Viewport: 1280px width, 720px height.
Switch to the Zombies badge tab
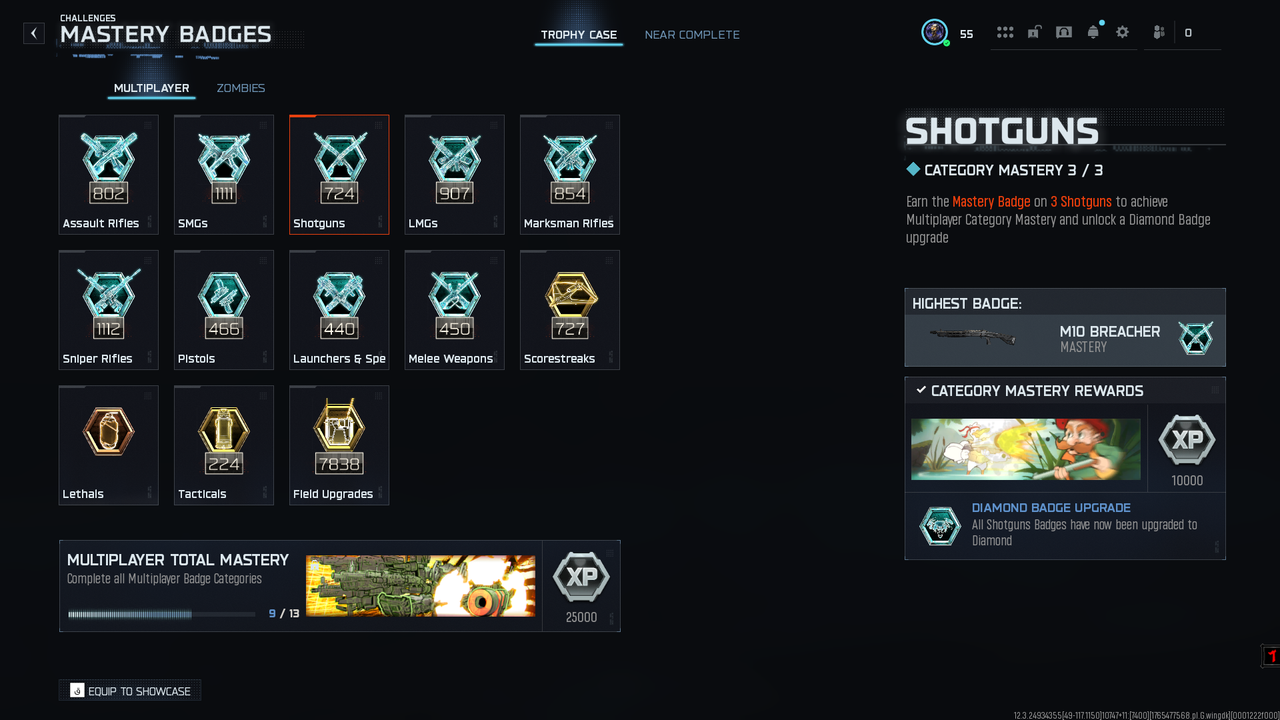241,88
